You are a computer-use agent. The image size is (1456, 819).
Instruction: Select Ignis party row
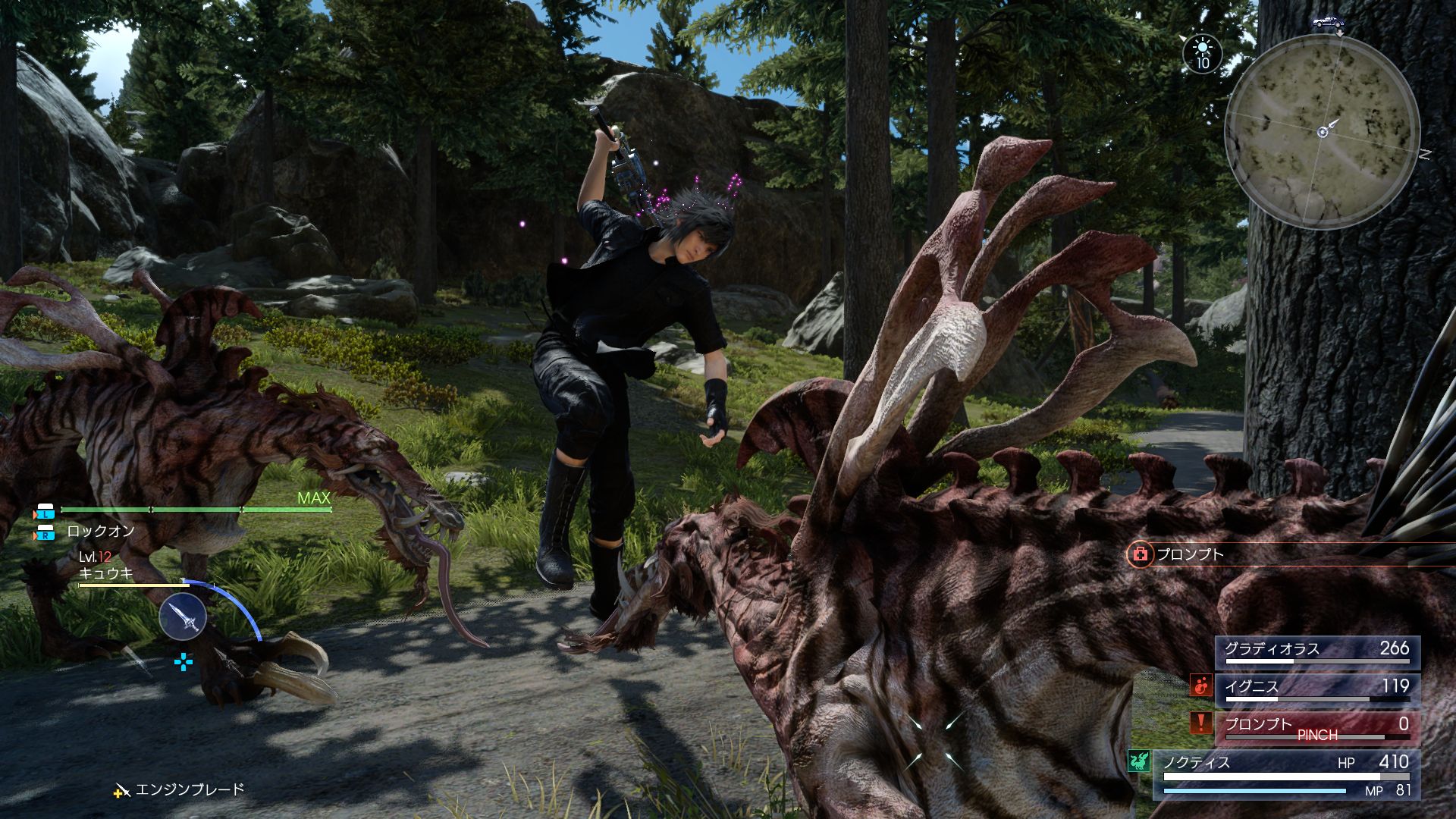click(1317, 689)
